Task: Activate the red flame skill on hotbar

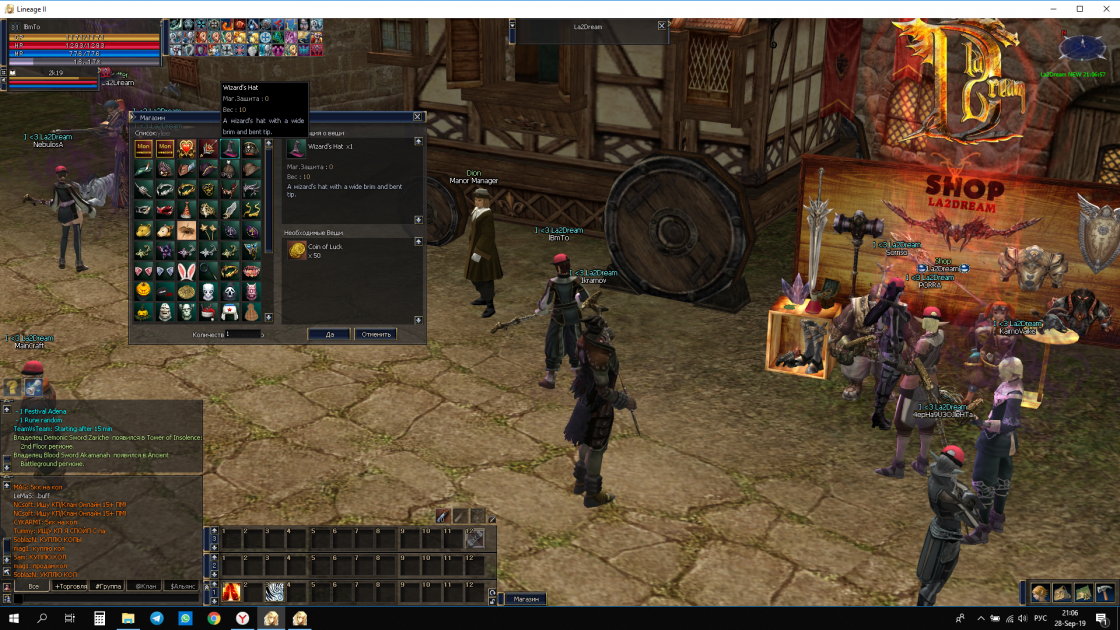Action: point(232,592)
